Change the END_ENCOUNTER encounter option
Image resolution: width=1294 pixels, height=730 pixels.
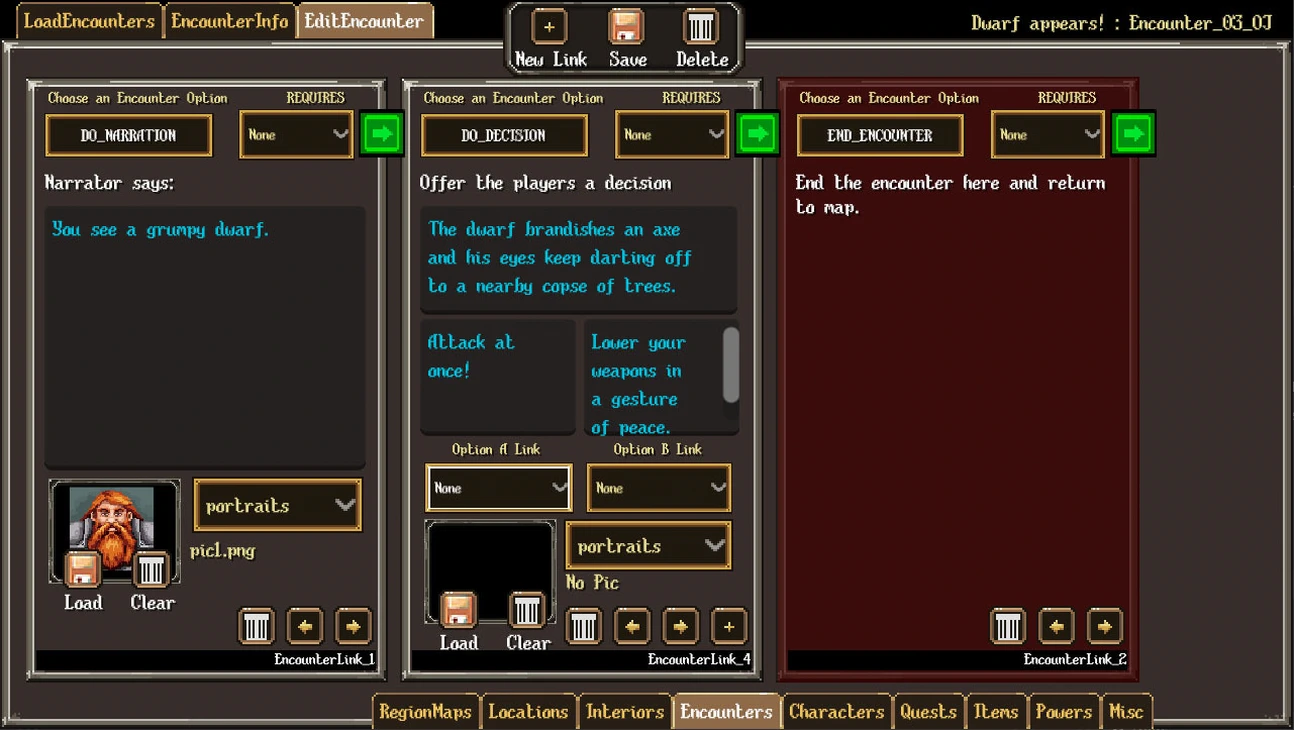880,135
